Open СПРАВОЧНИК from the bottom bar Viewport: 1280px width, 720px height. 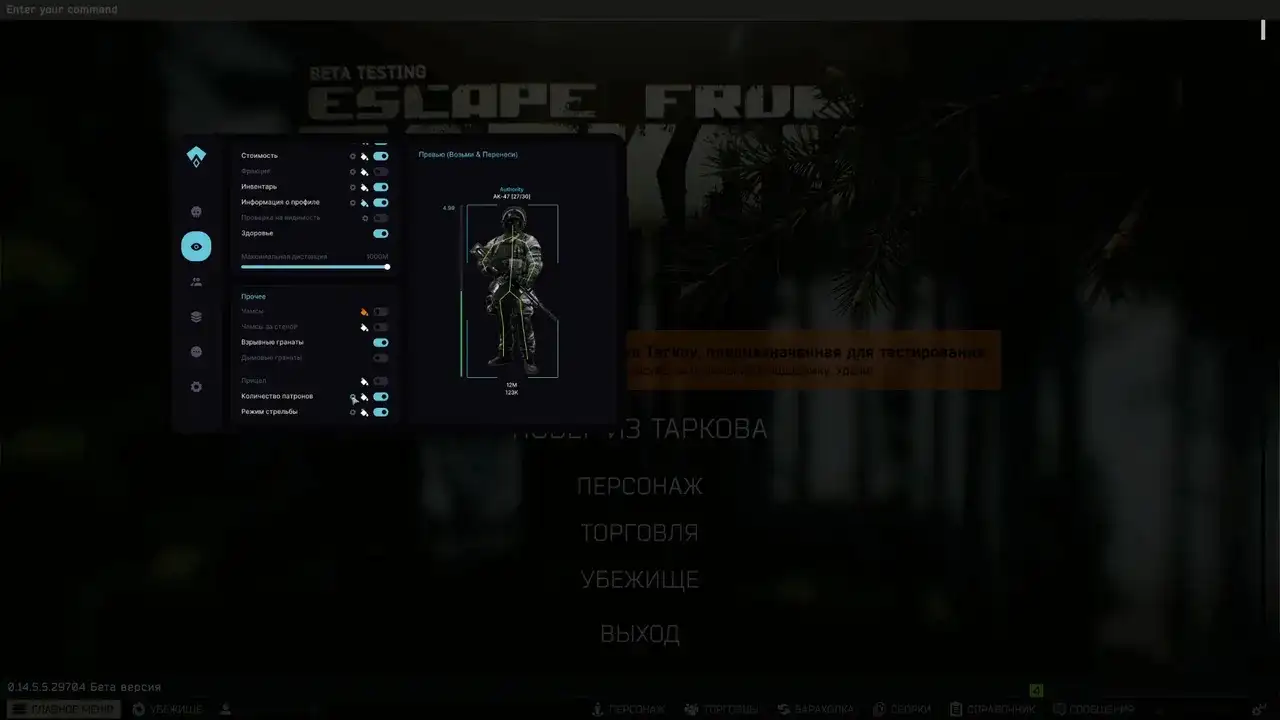(1000, 708)
